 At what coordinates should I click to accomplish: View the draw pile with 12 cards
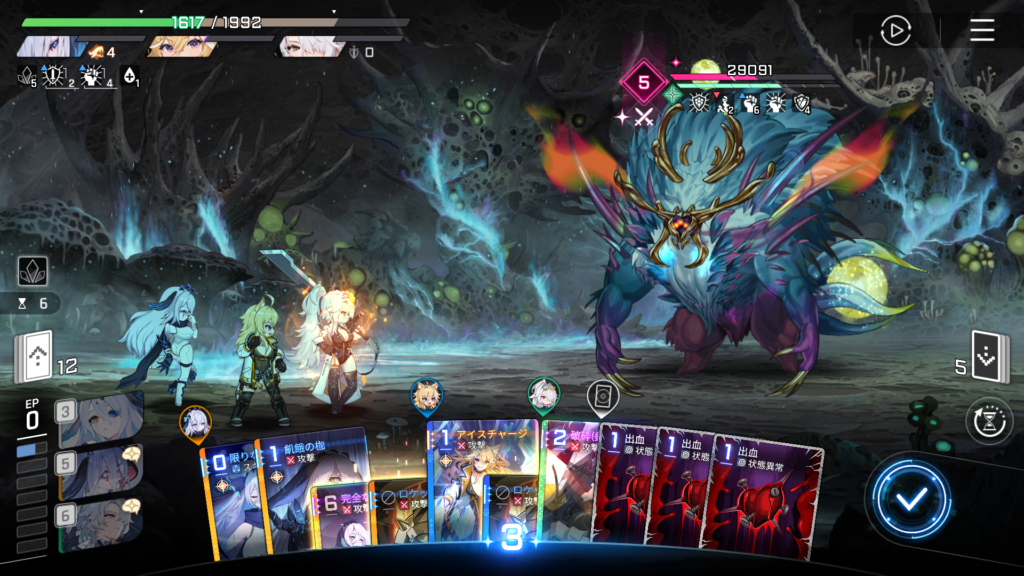(x=33, y=358)
